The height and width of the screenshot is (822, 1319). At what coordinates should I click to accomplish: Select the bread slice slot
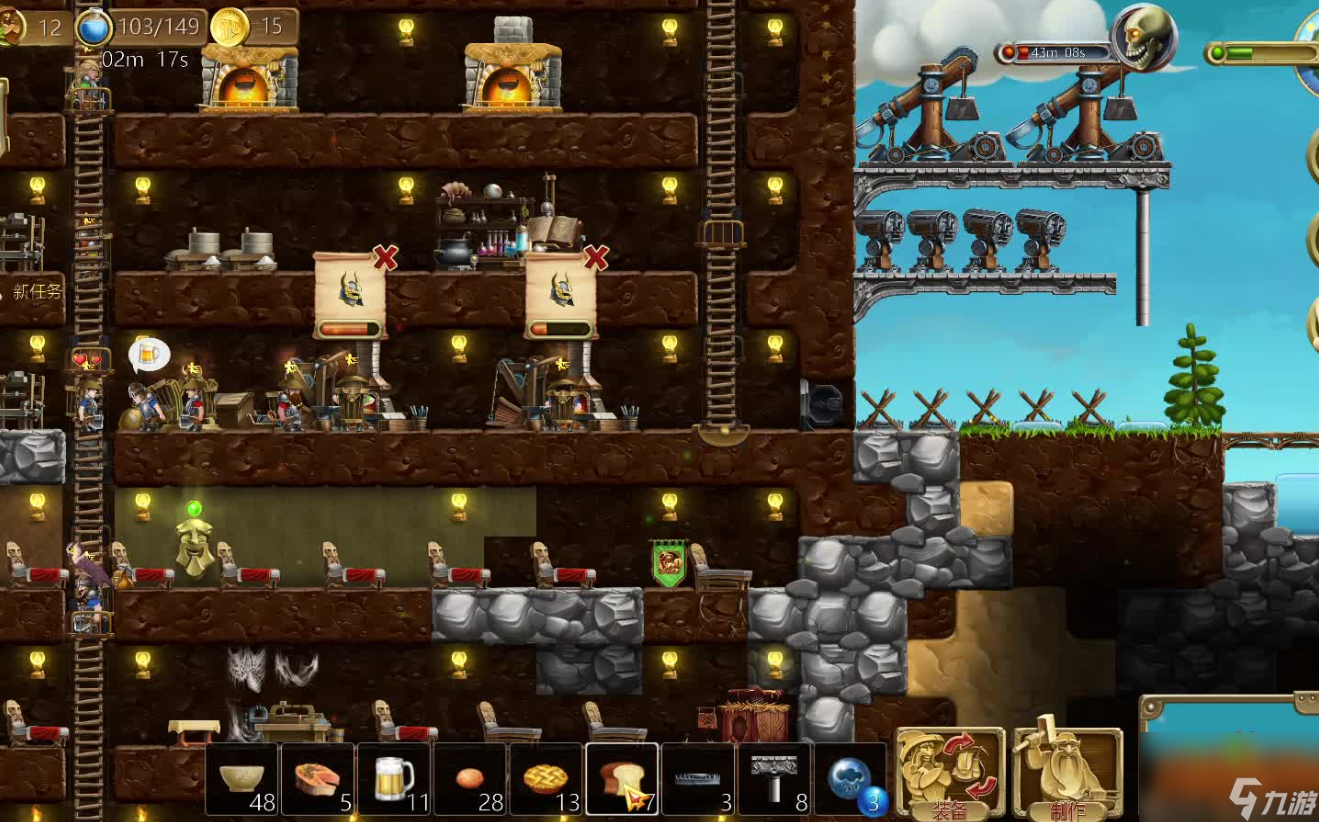point(622,779)
